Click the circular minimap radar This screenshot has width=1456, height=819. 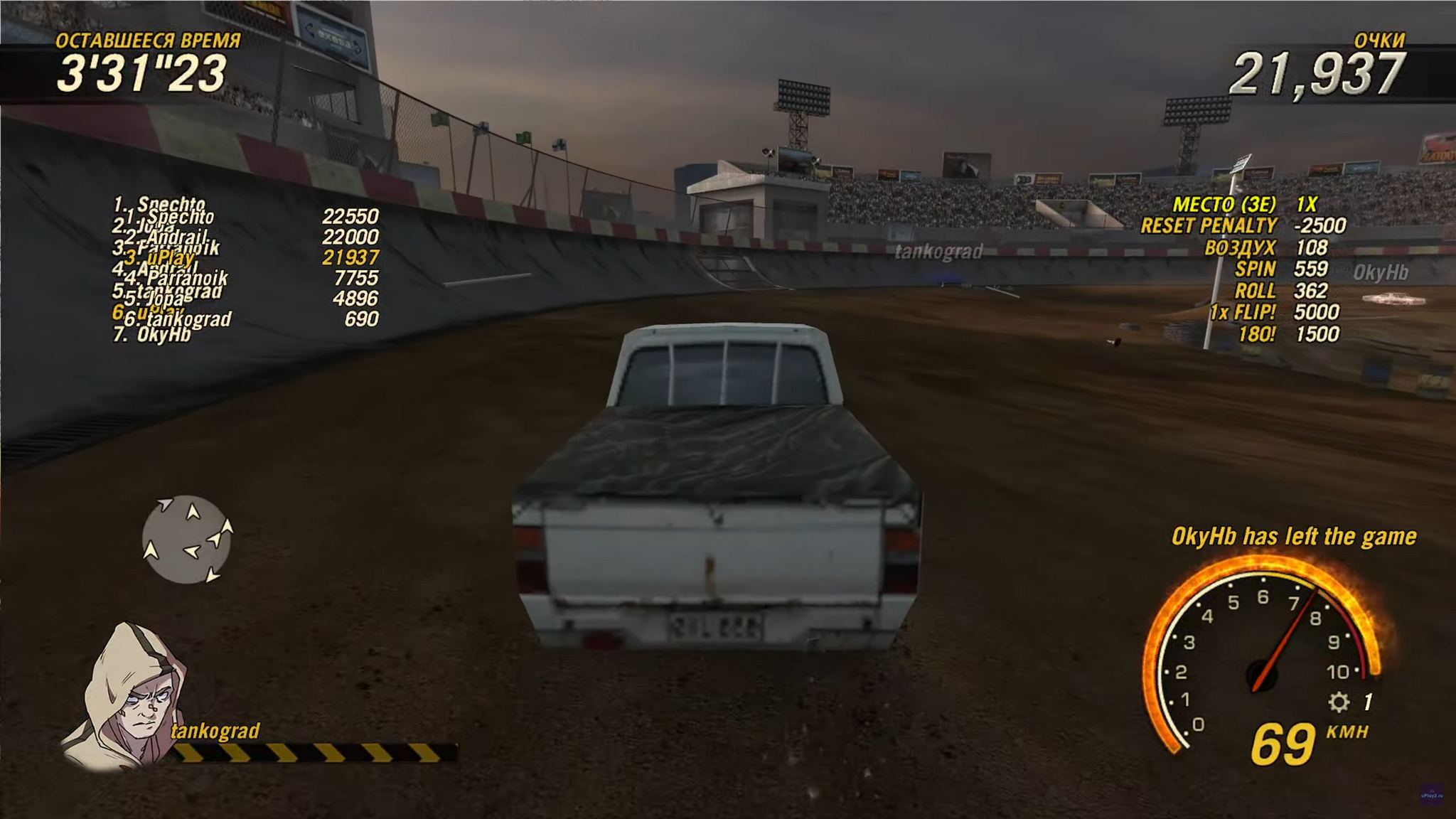[x=186, y=540]
